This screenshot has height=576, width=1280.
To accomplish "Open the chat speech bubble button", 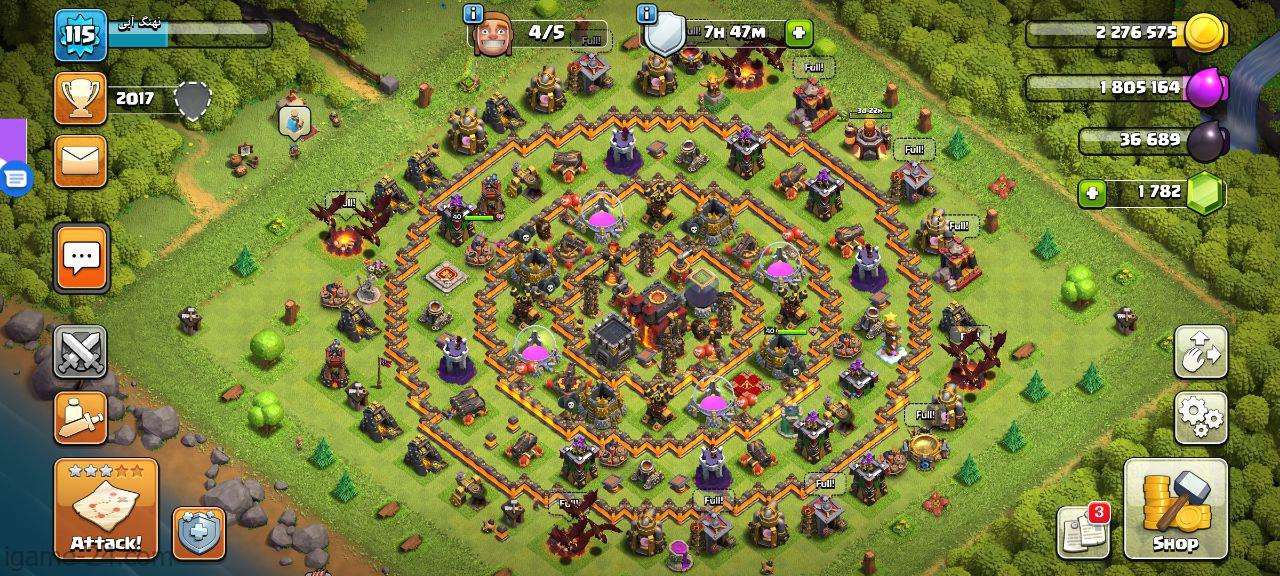I will (81, 258).
